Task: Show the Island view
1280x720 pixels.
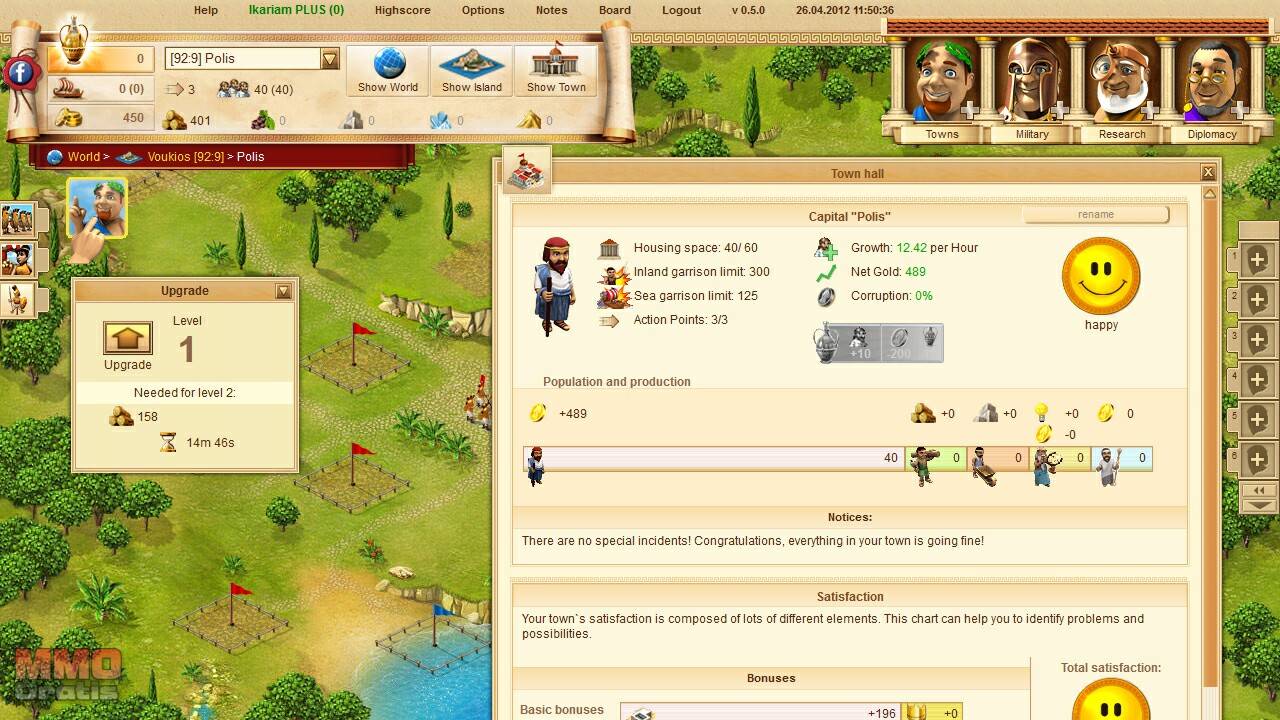Action: 472,70
